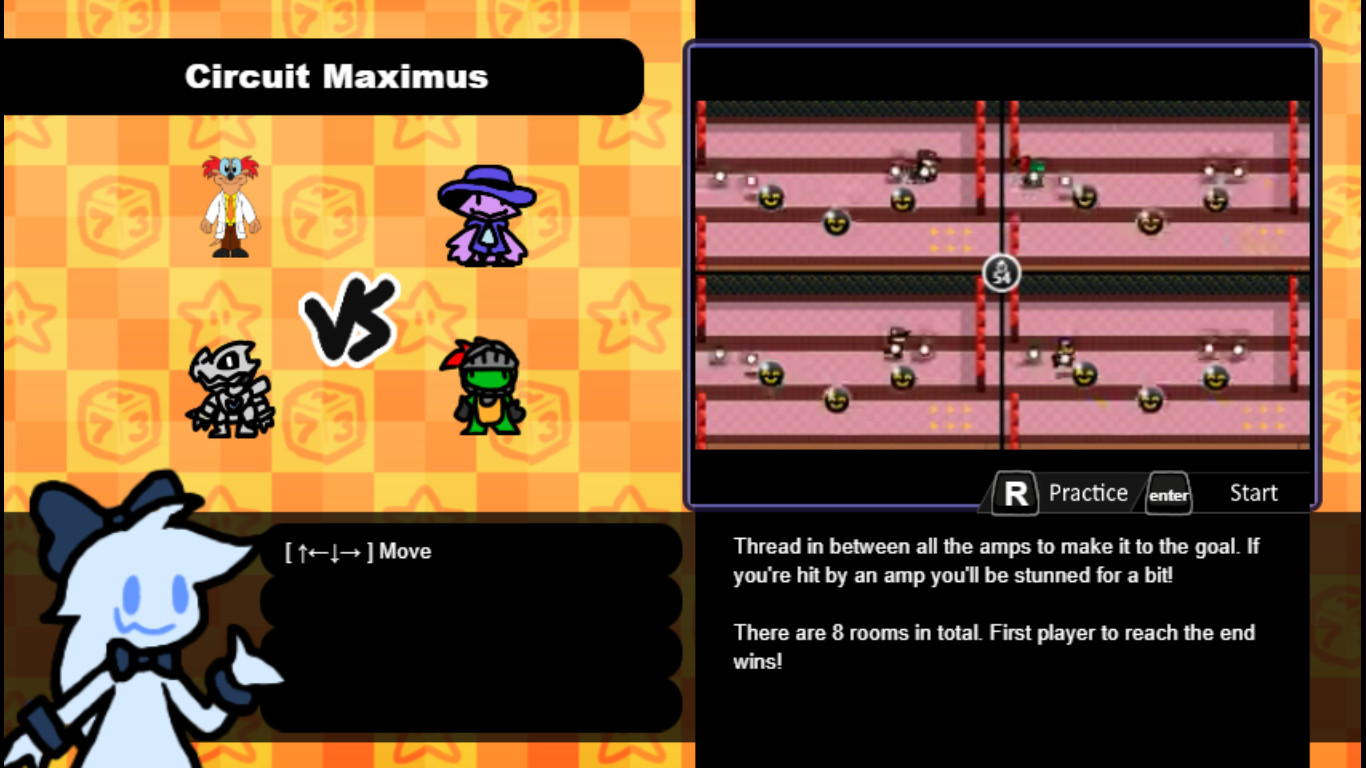The width and height of the screenshot is (1366, 768).
Task: Click the enter key icon beside Start
Action: point(1168,494)
